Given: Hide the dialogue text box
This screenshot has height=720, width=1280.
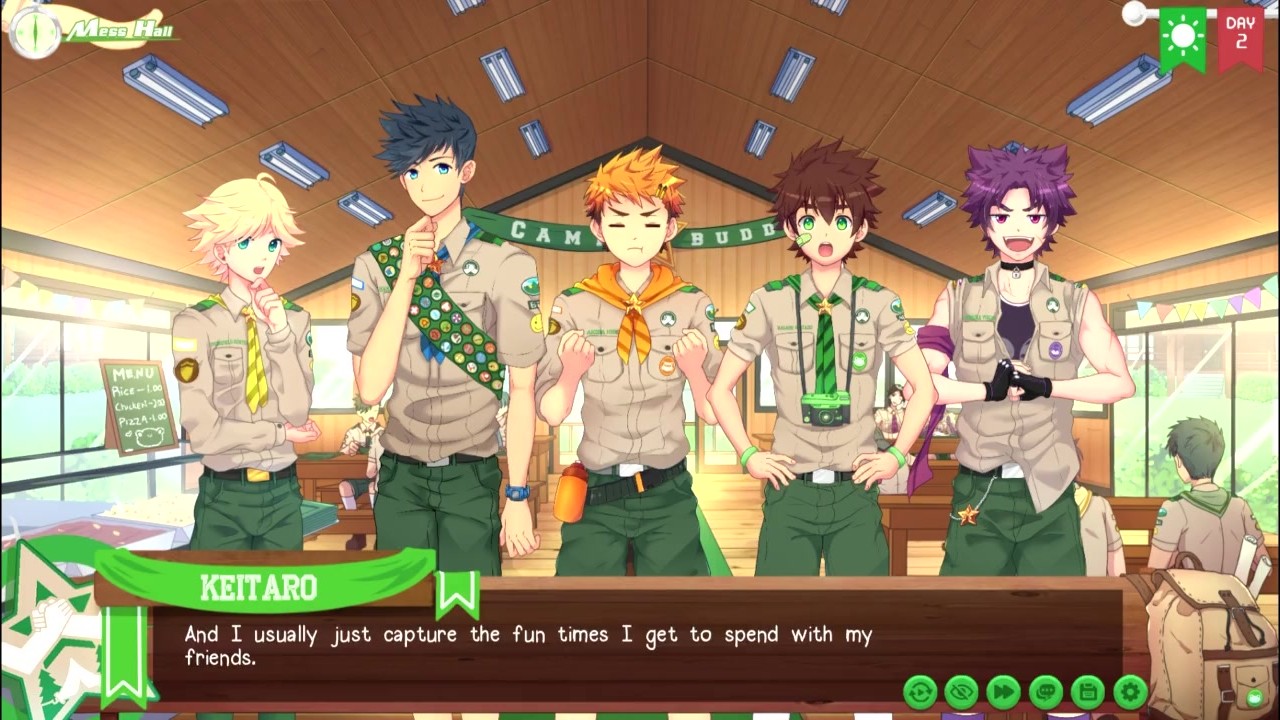Looking at the screenshot, I should 962,691.
